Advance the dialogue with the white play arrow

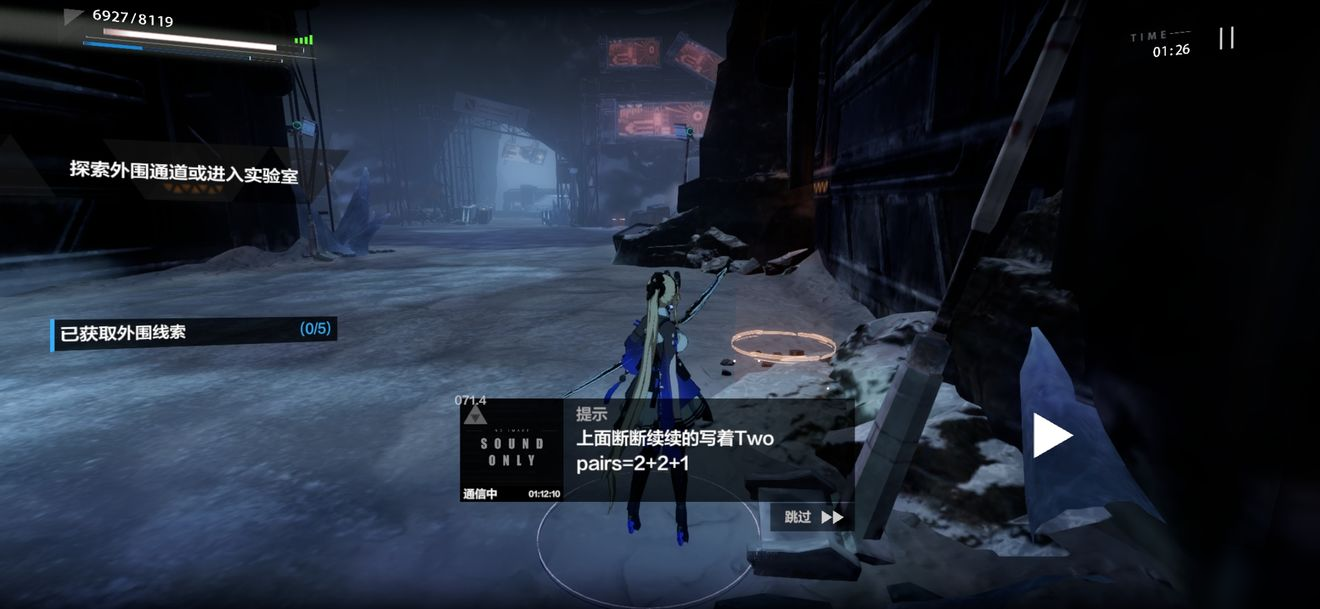(x=1051, y=436)
